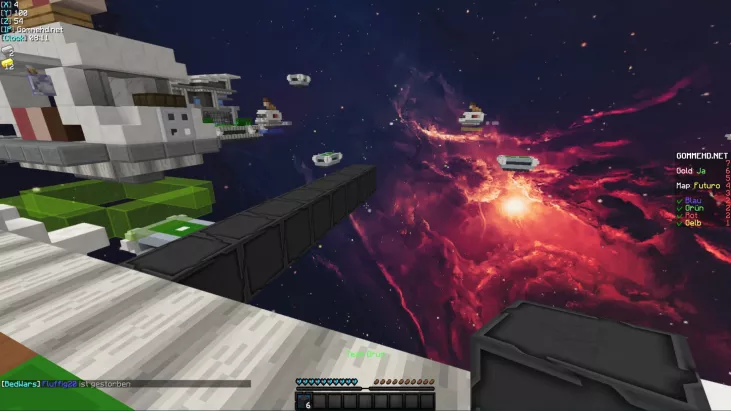Click the iron ingot counter icon
Image resolution: width=731 pixels, height=411 pixels.
(8, 50)
